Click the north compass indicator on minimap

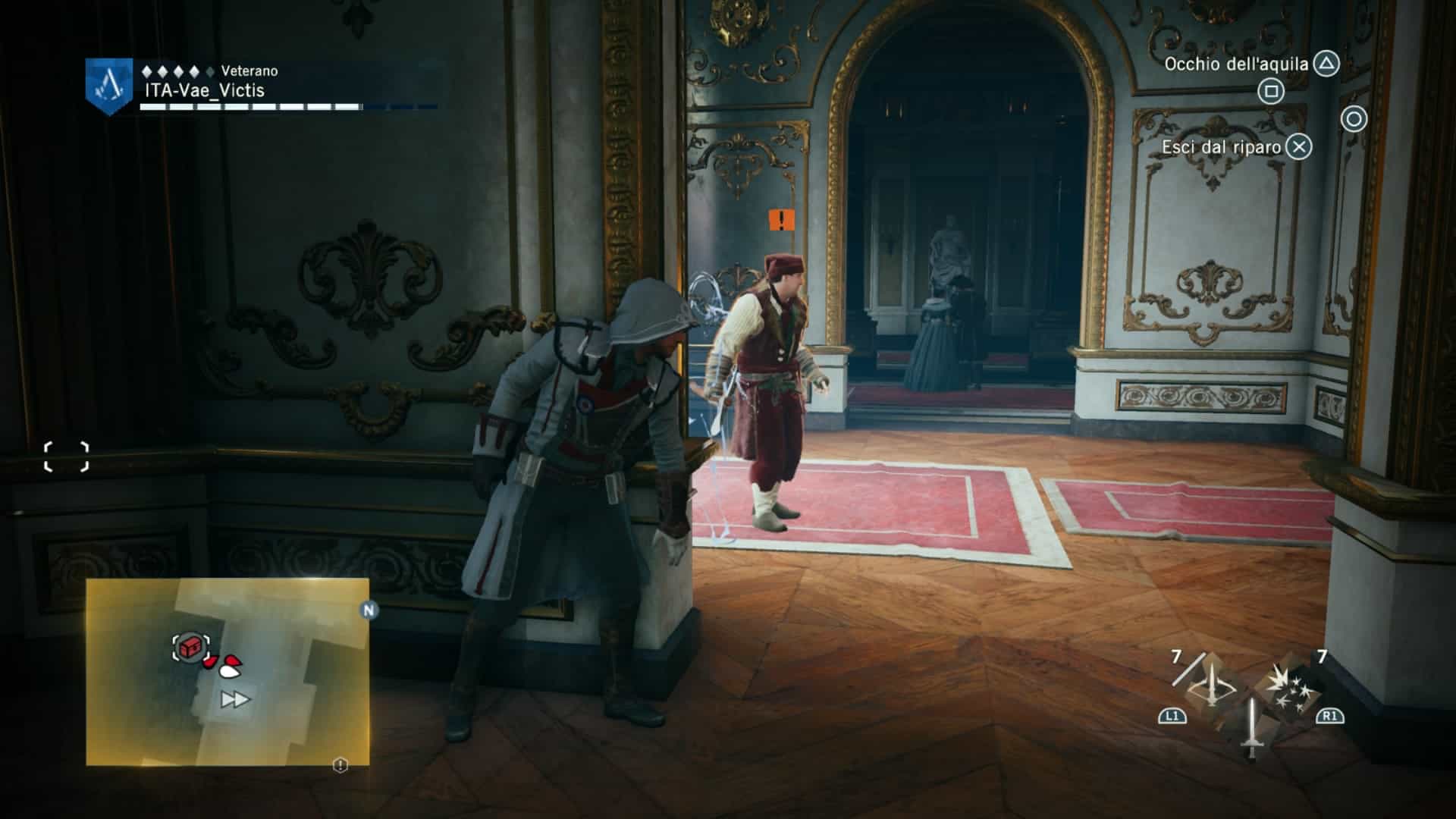[x=369, y=610]
